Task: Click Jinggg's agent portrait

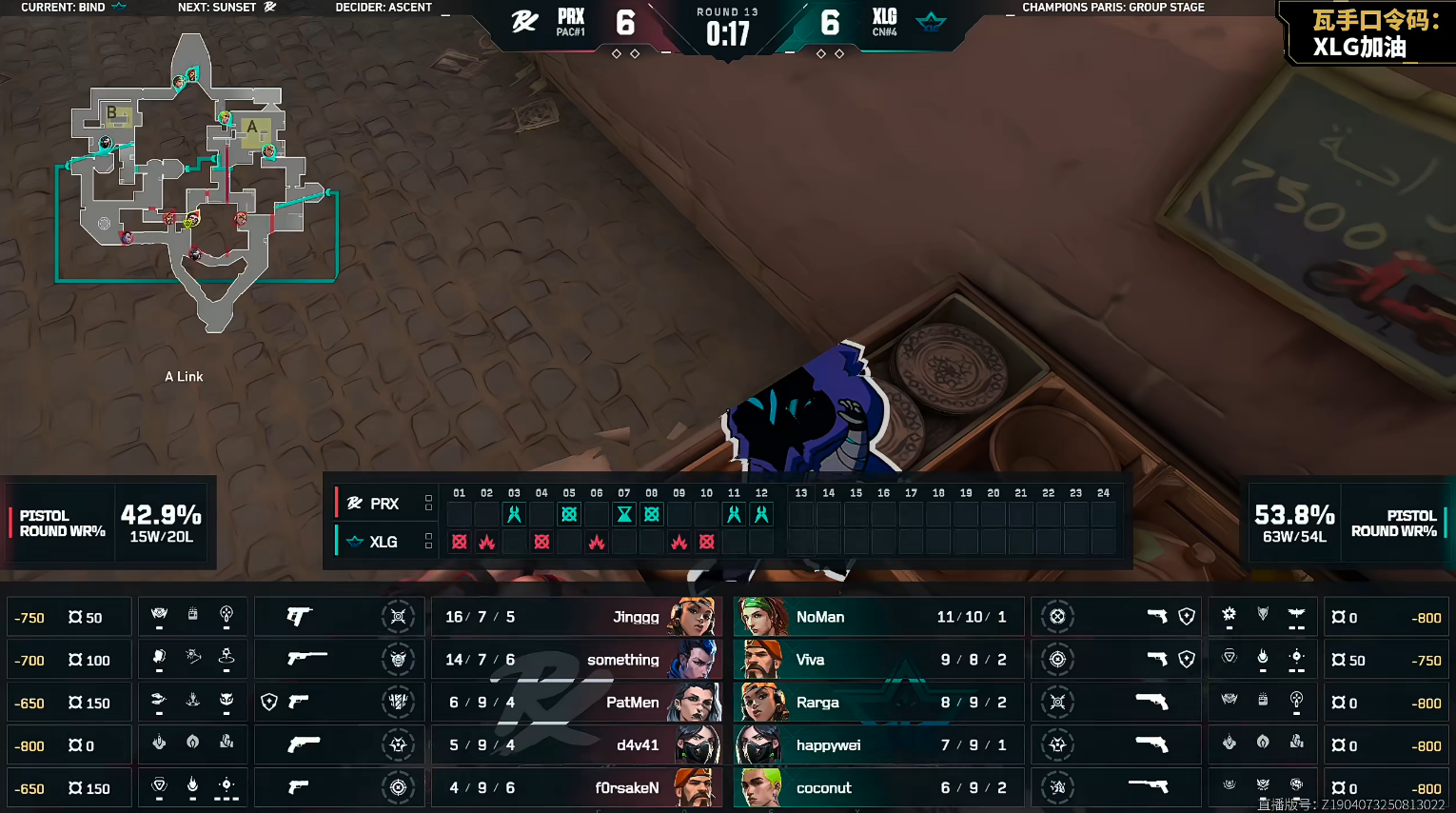Action: pos(693,617)
